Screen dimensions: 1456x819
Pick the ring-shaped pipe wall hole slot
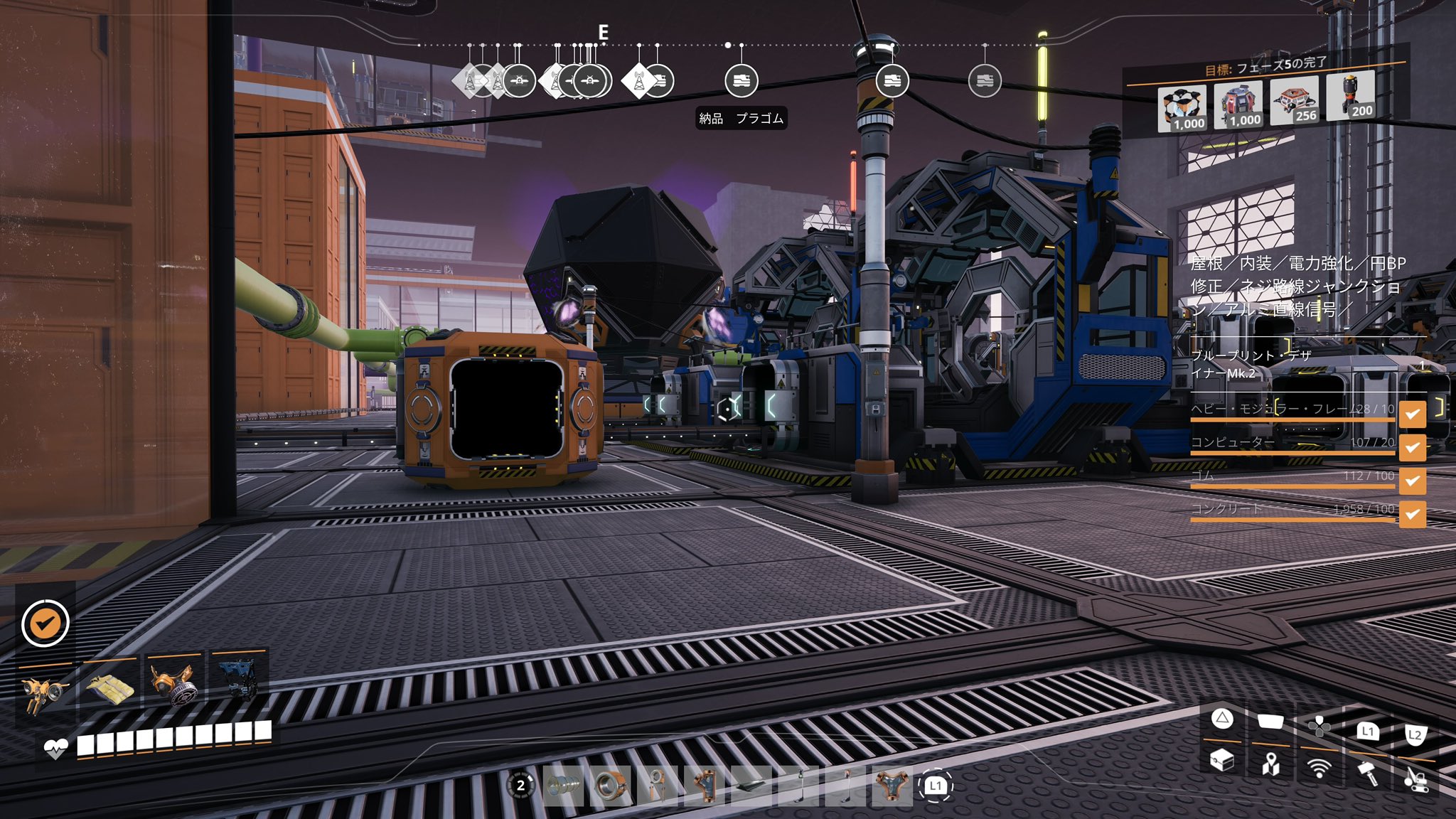[x=610, y=786]
